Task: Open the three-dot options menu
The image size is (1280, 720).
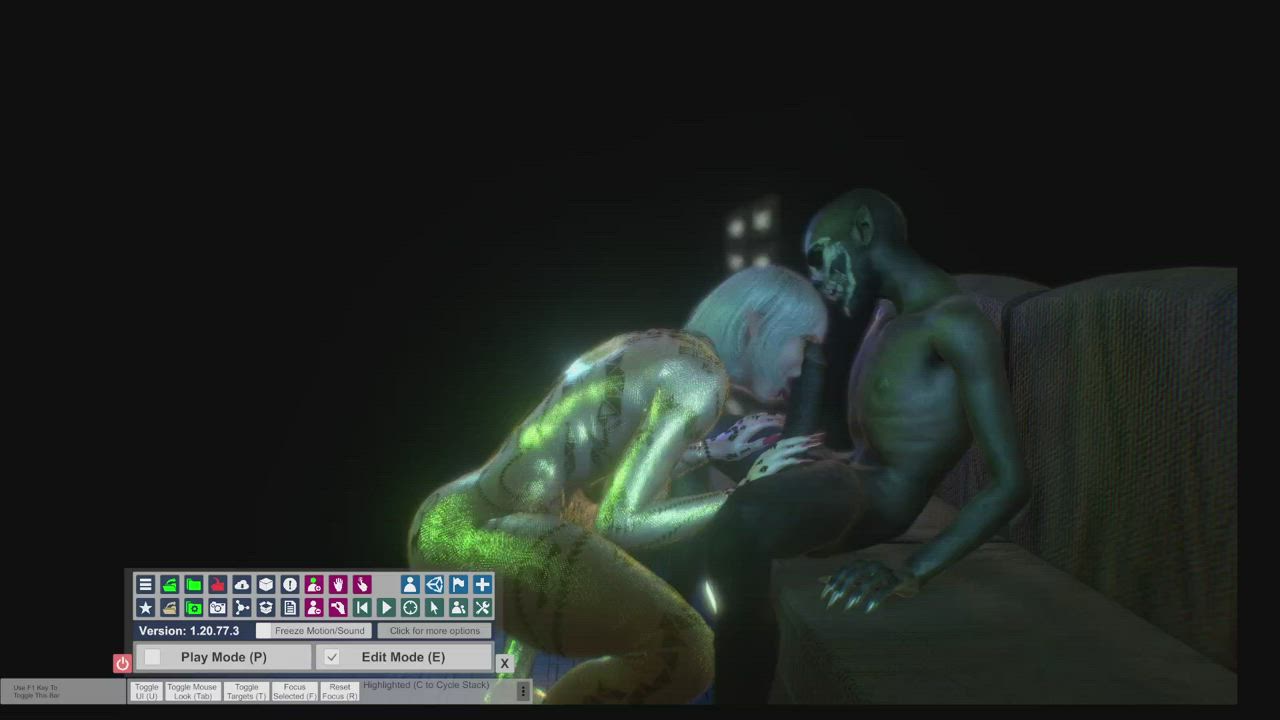Action: click(x=522, y=691)
